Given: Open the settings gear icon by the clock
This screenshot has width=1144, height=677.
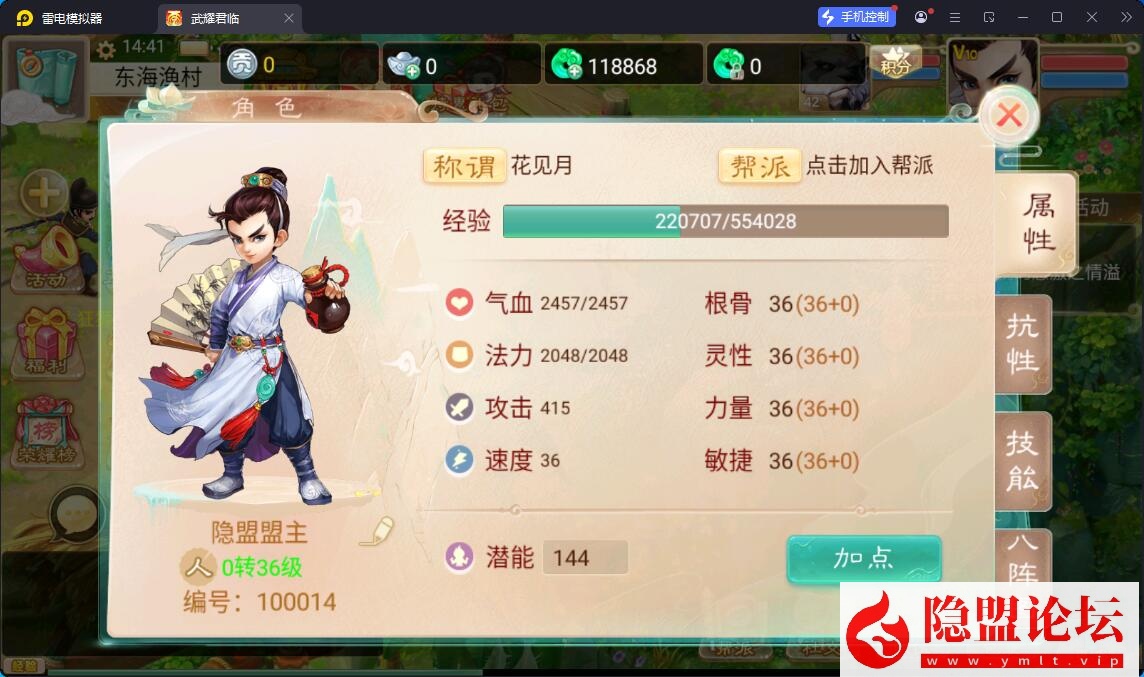Looking at the screenshot, I should [x=106, y=48].
